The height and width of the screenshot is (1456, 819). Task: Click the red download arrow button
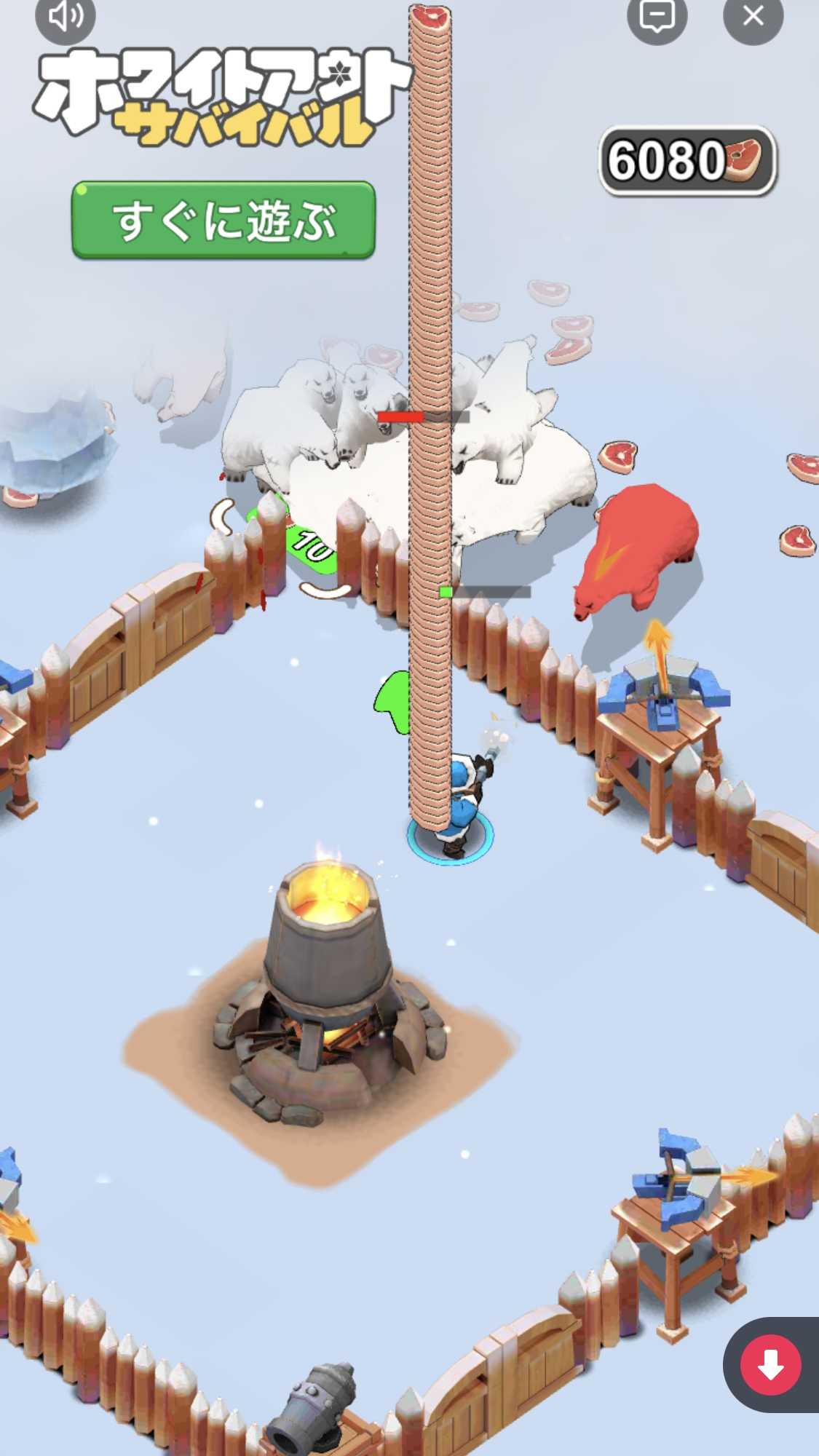point(770,1364)
